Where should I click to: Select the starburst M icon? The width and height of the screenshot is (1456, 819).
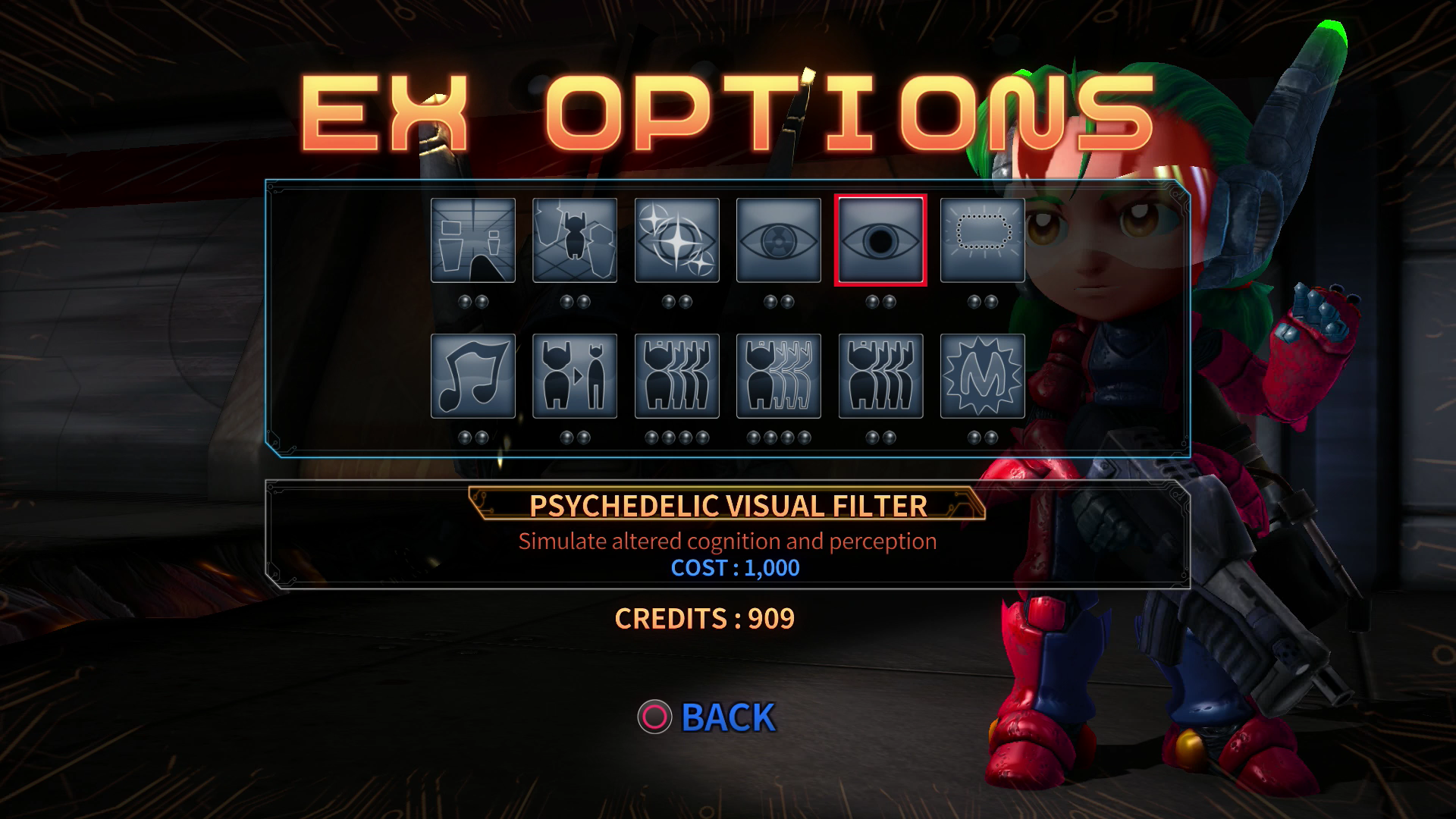click(x=982, y=376)
